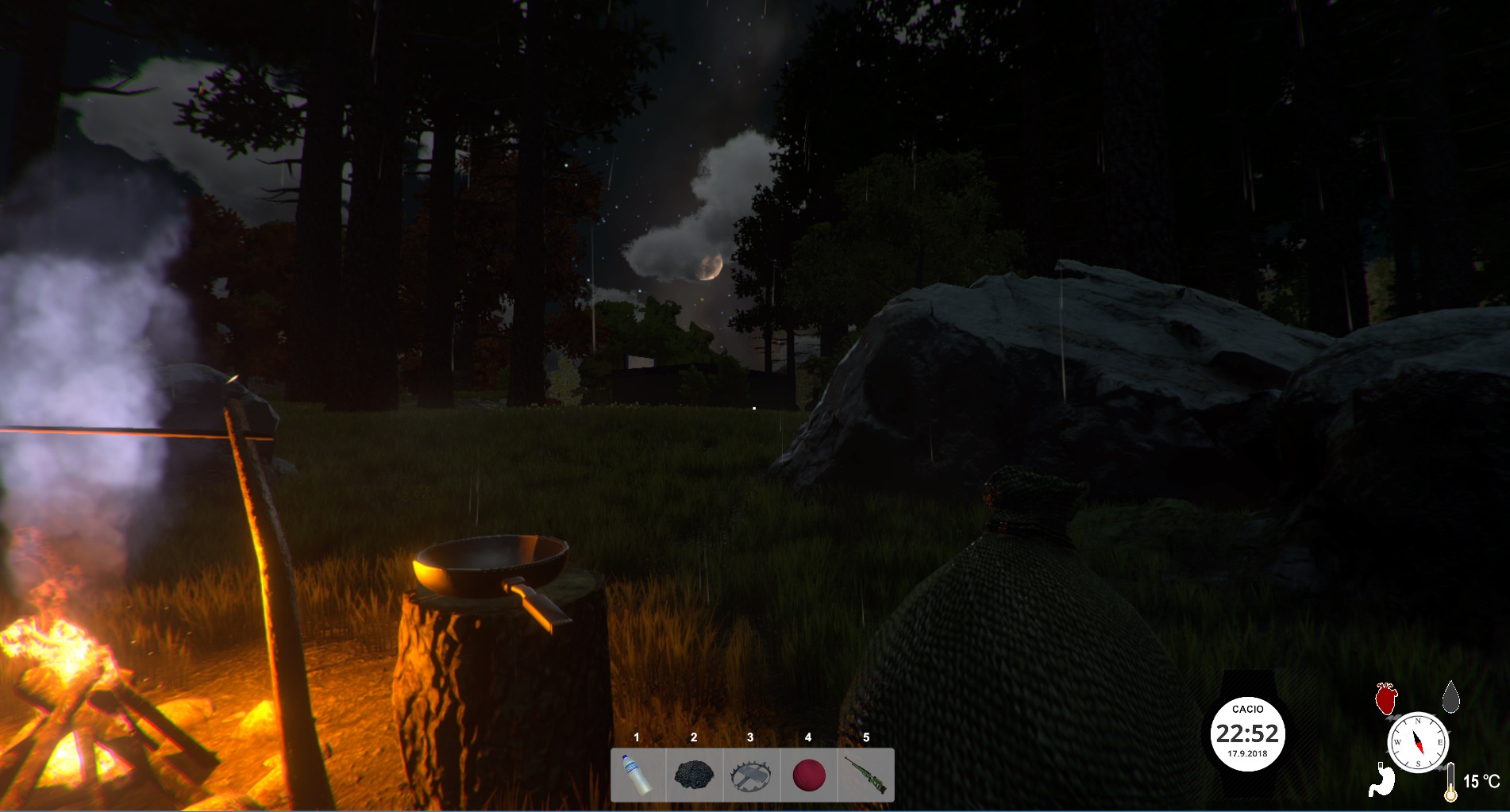Click the water drop thirst icon

click(1451, 695)
